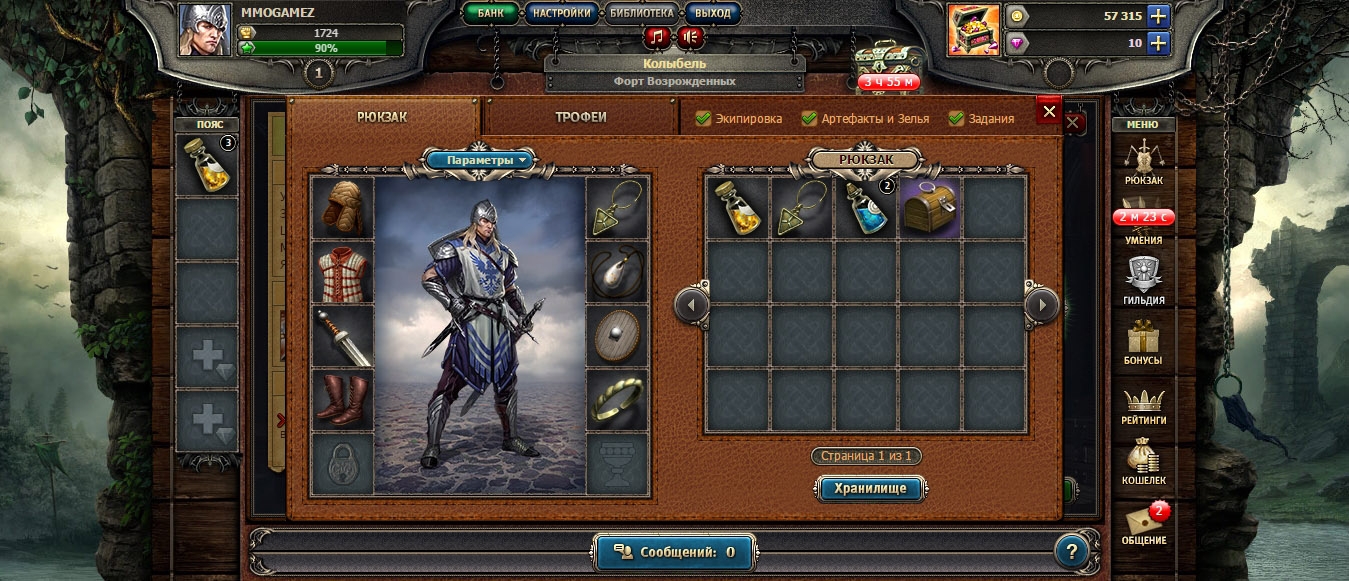Toggle the Артефакты и Зелья checkbox
The height and width of the screenshot is (581, 1349).
coord(810,118)
